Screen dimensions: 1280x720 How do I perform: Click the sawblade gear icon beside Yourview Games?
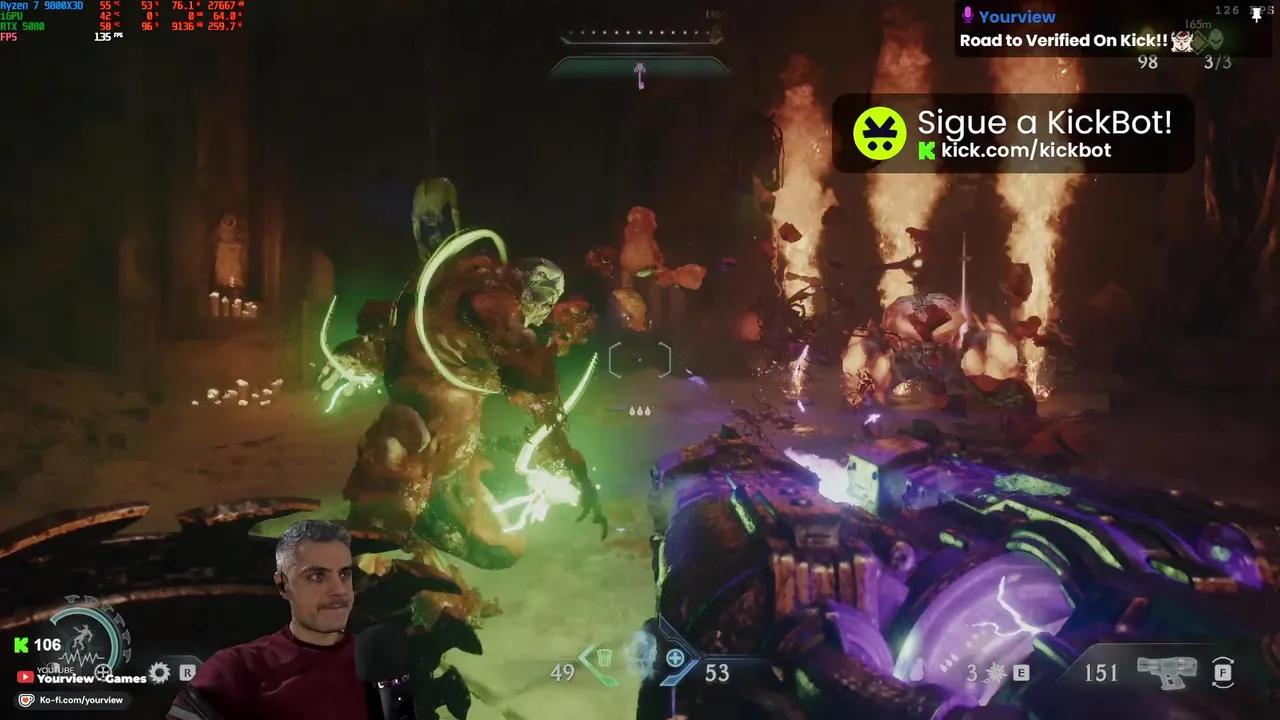[158, 675]
